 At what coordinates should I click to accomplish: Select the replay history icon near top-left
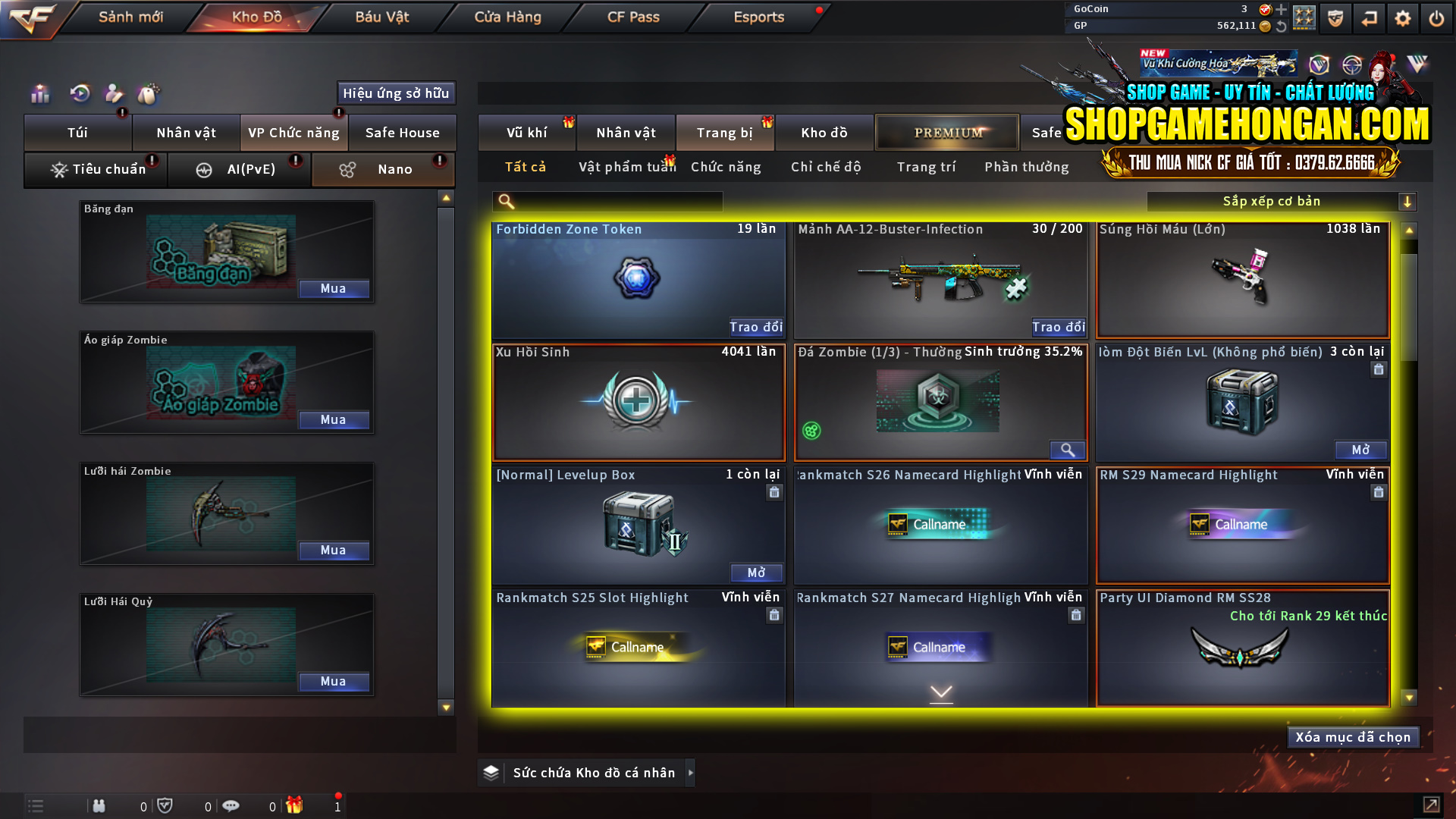(79, 93)
